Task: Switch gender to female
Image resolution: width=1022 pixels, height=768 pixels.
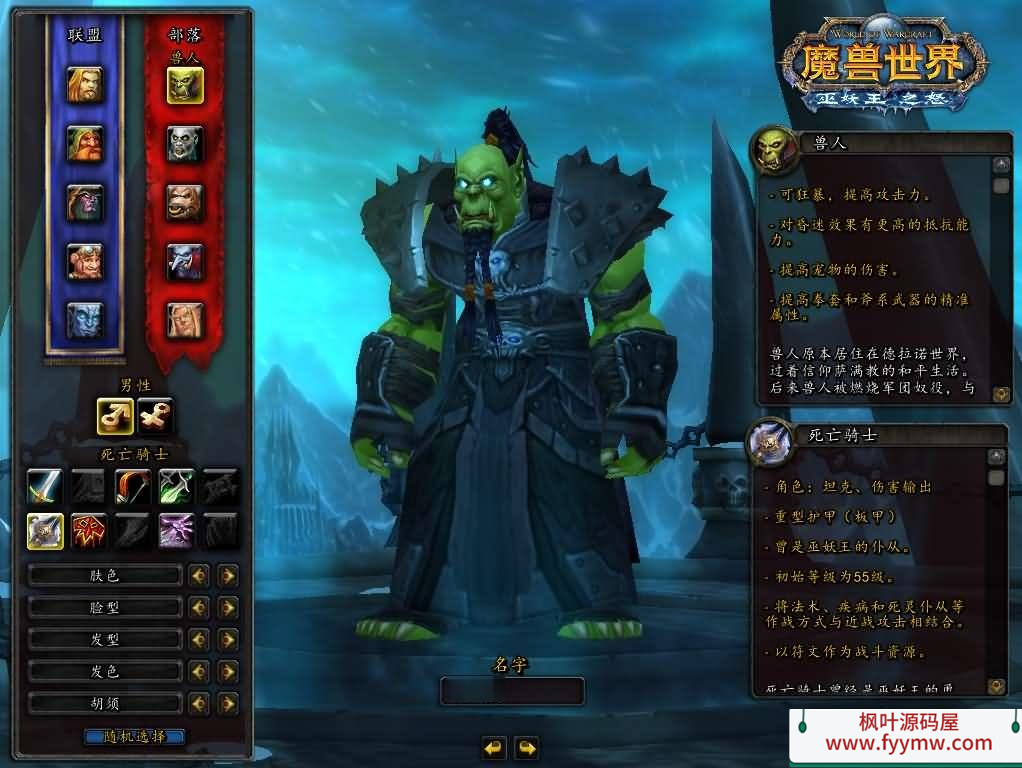Action: click(x=156, y=415)
